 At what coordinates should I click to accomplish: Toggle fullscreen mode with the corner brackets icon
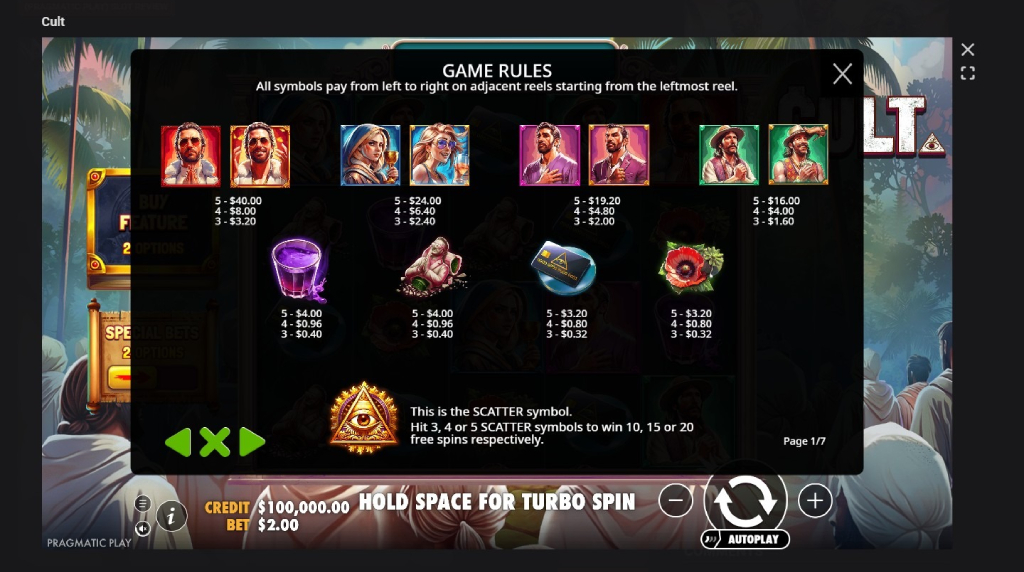pos(967,73)
